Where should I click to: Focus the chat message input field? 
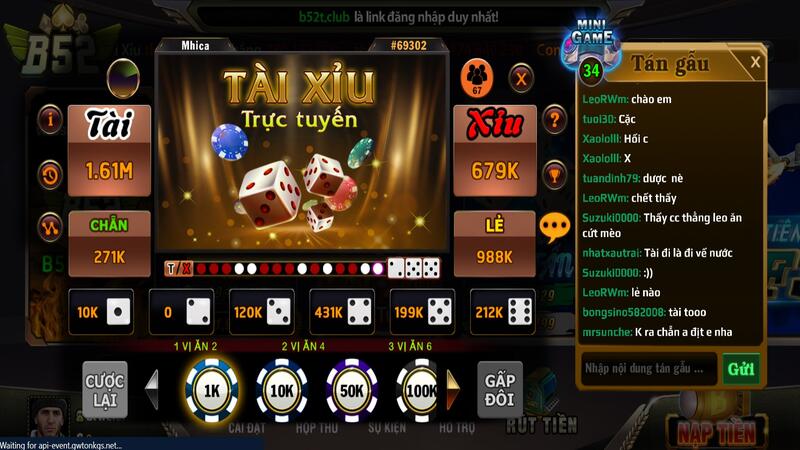tap(648, 368)
